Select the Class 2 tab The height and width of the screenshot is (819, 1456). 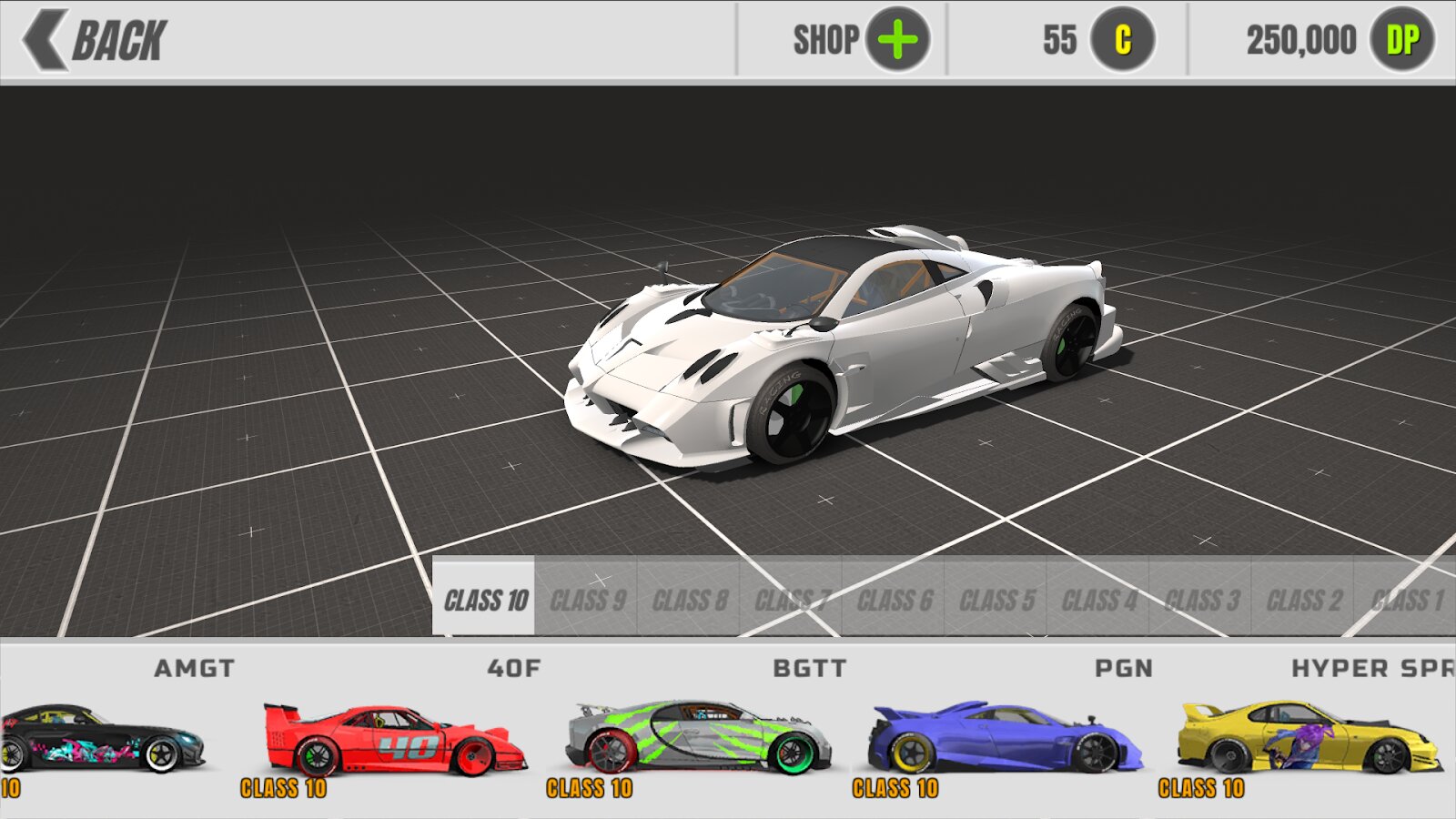click(1304, 600)
